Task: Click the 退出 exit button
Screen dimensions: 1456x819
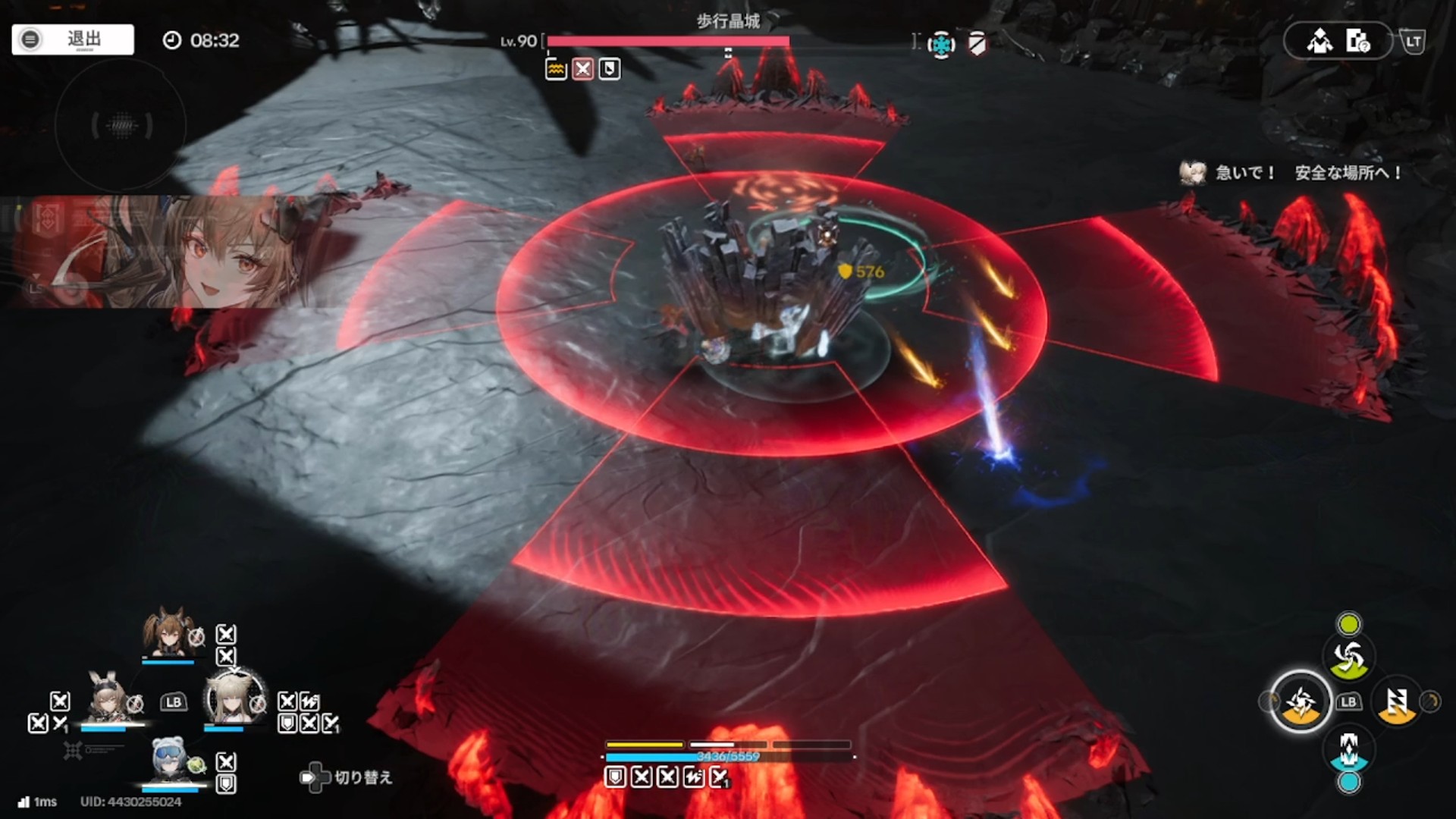Action: pyautogui.click(x=73, y=39)
